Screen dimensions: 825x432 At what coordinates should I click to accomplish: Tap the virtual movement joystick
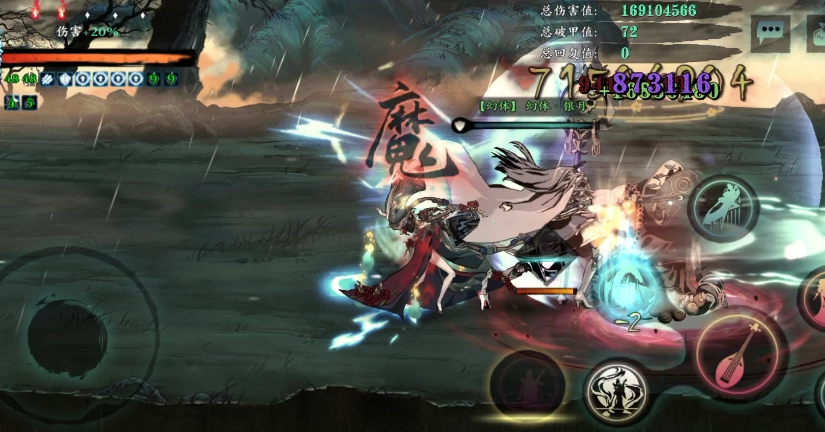tap(67, 334)
